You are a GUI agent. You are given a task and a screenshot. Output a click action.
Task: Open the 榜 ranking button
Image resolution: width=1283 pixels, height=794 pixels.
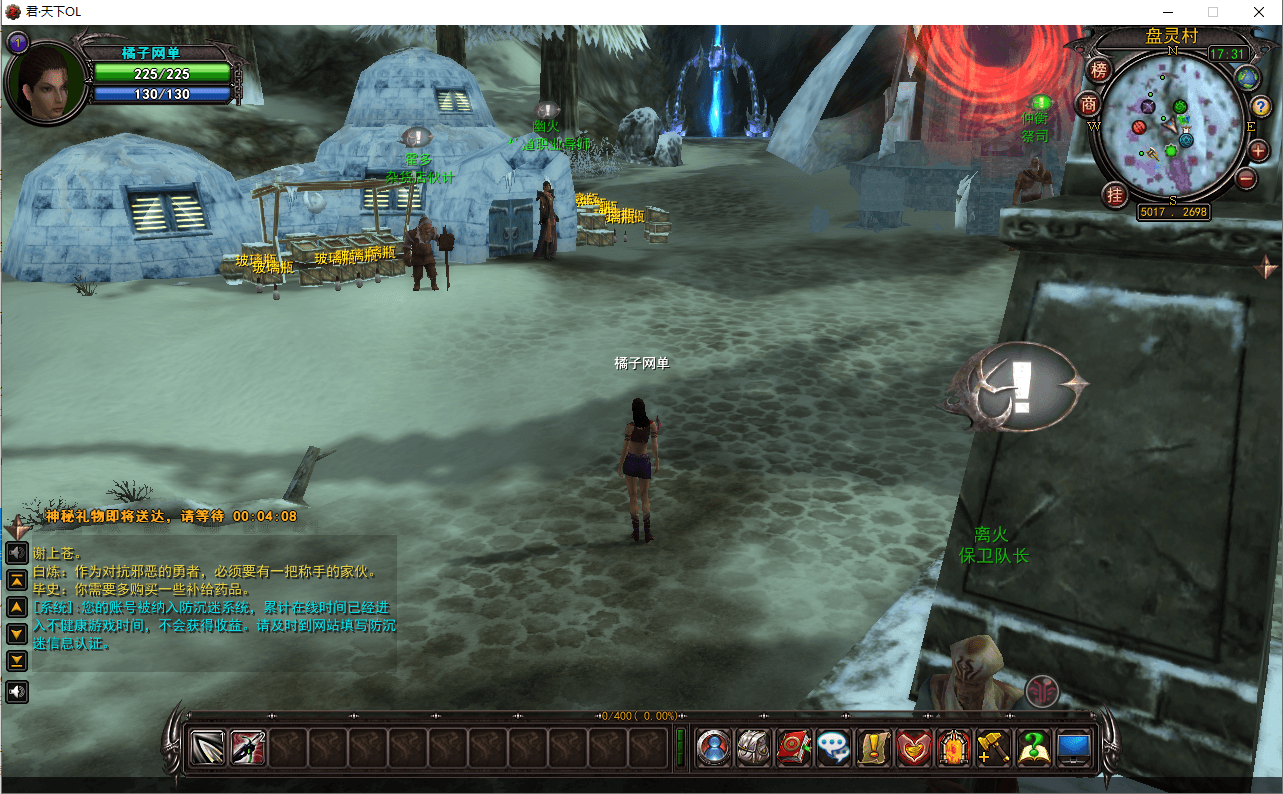(1100, 70)
